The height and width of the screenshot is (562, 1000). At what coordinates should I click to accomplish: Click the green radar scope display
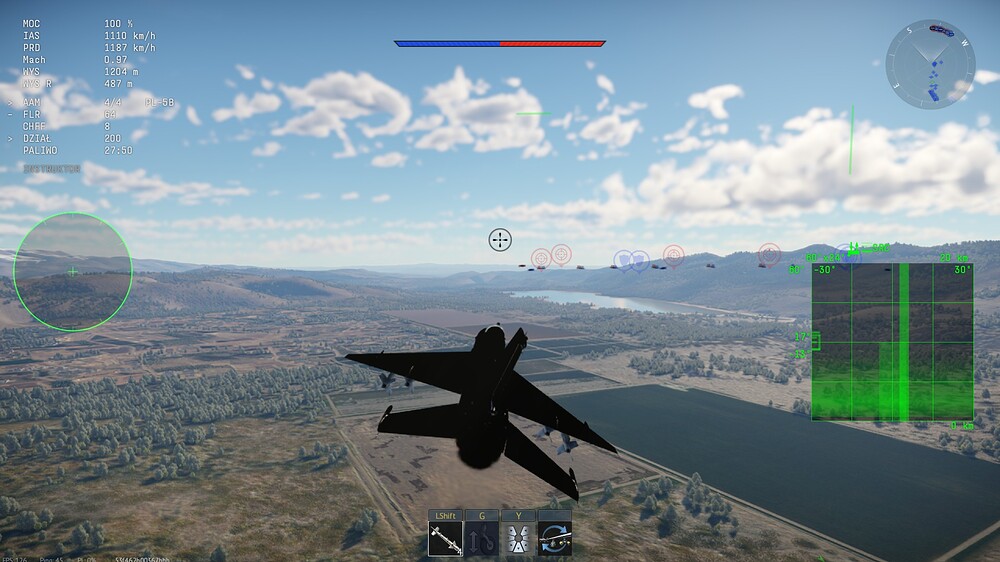click(x=892, y=341)
